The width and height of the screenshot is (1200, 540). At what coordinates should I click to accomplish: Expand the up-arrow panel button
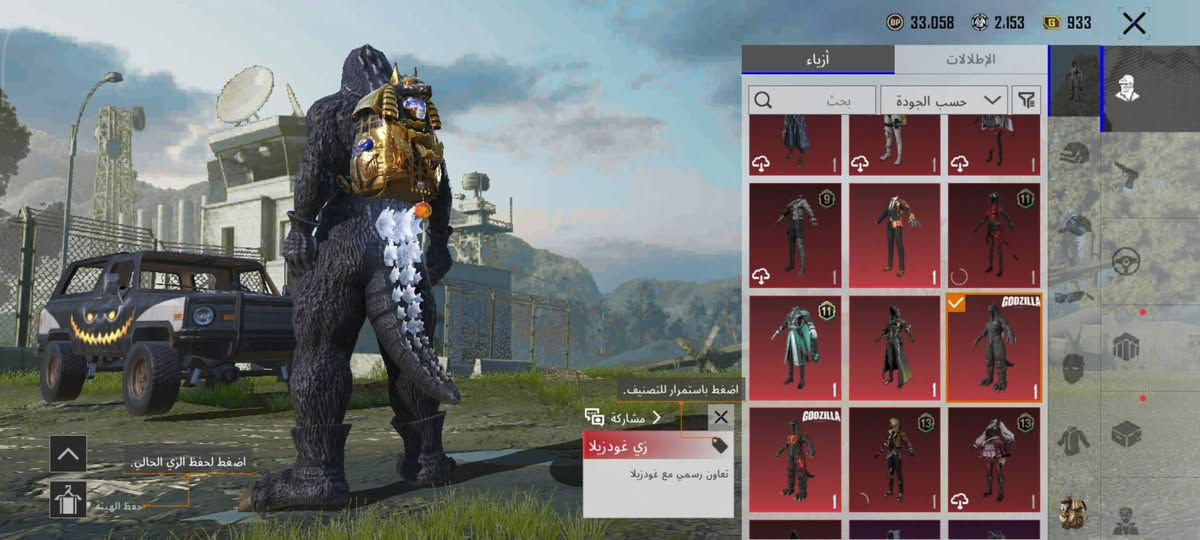[x=68, y=453]
